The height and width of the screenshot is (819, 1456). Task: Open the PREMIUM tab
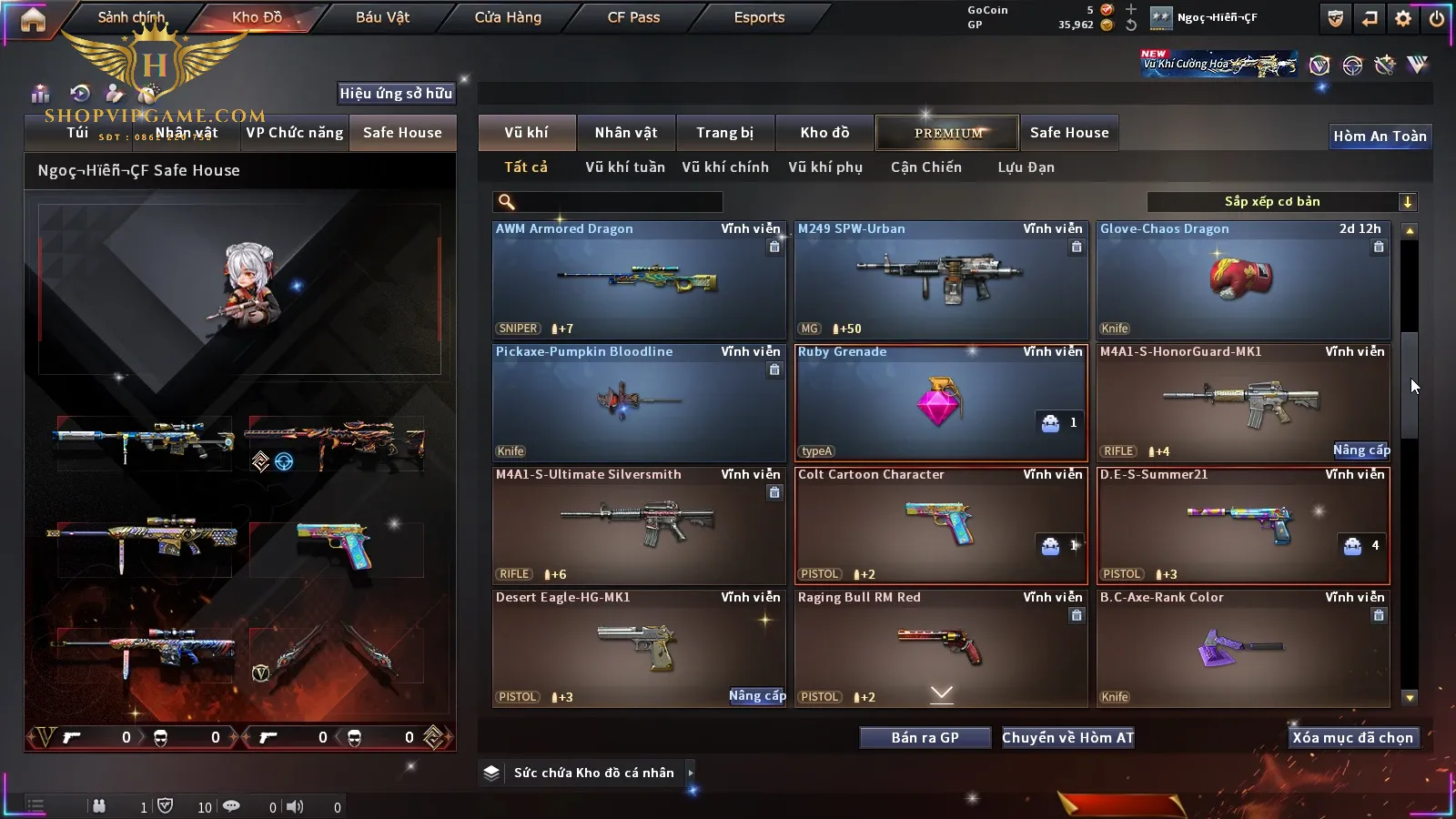(x=948, y=133)
